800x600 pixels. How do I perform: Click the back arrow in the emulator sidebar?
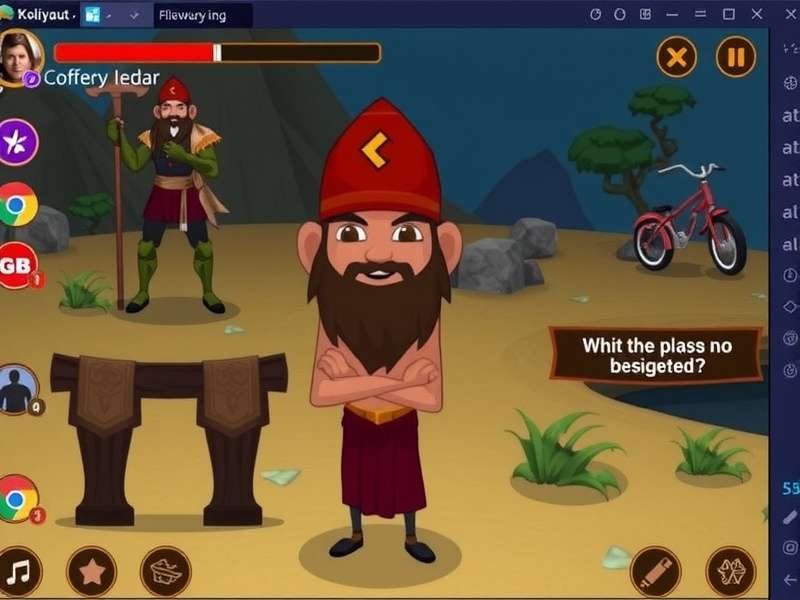(x=790, y=579)
